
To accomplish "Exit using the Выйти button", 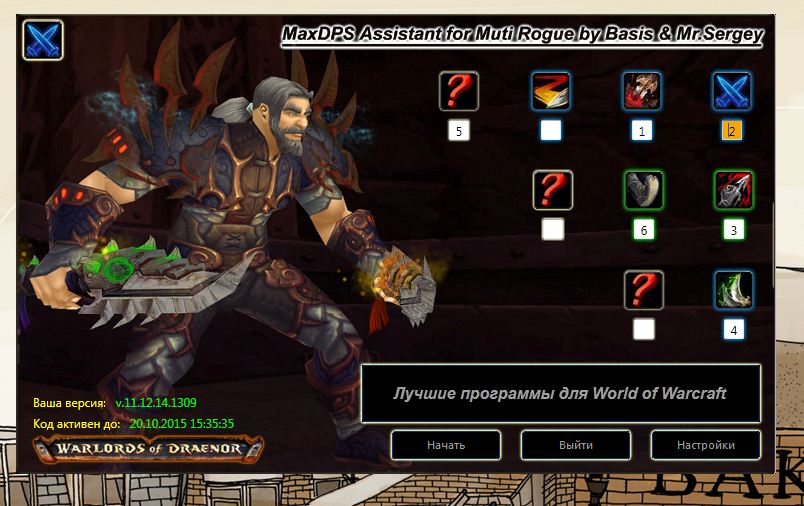I will pos(576,445).
